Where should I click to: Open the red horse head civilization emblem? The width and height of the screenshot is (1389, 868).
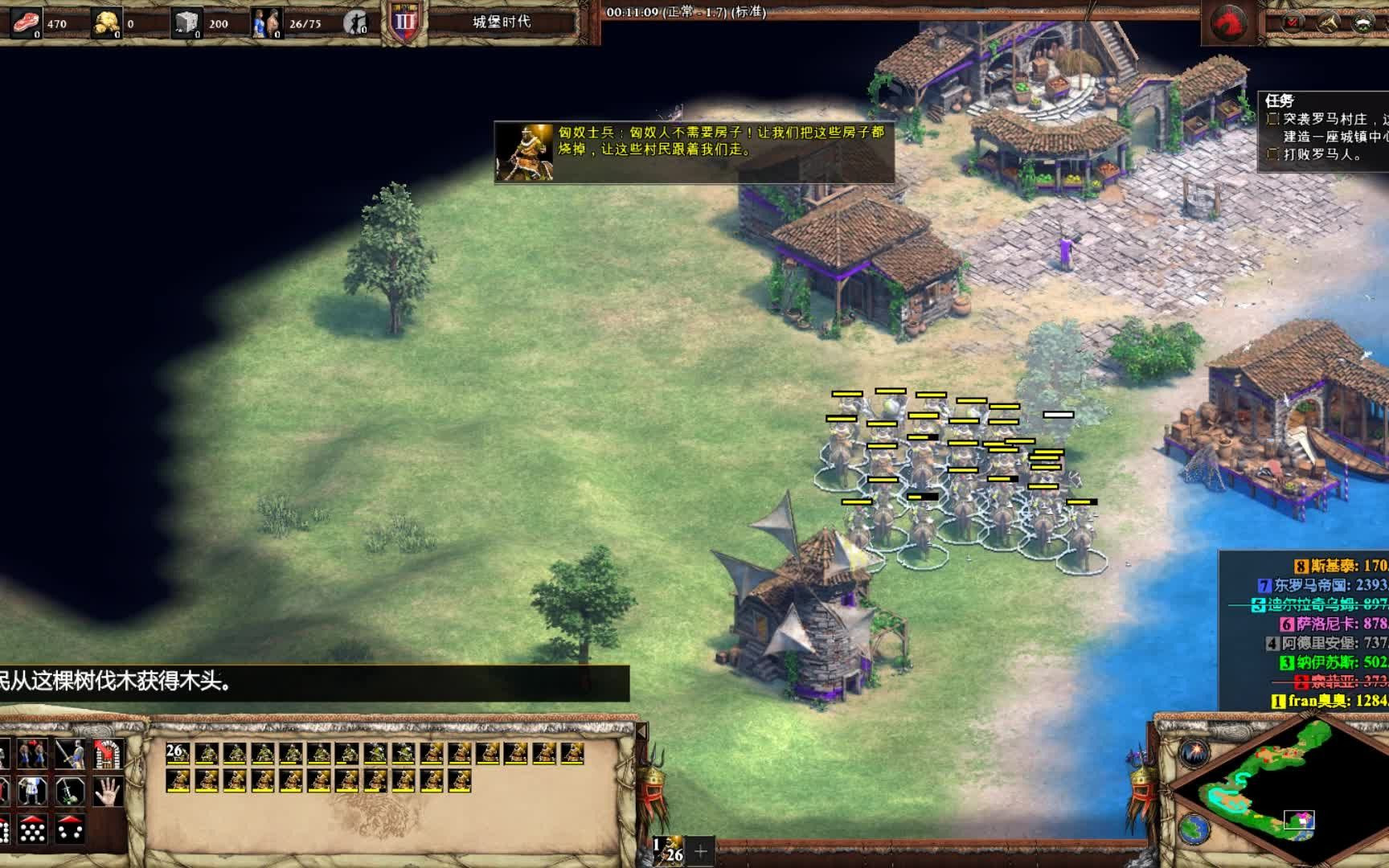tap(1229, 22)
